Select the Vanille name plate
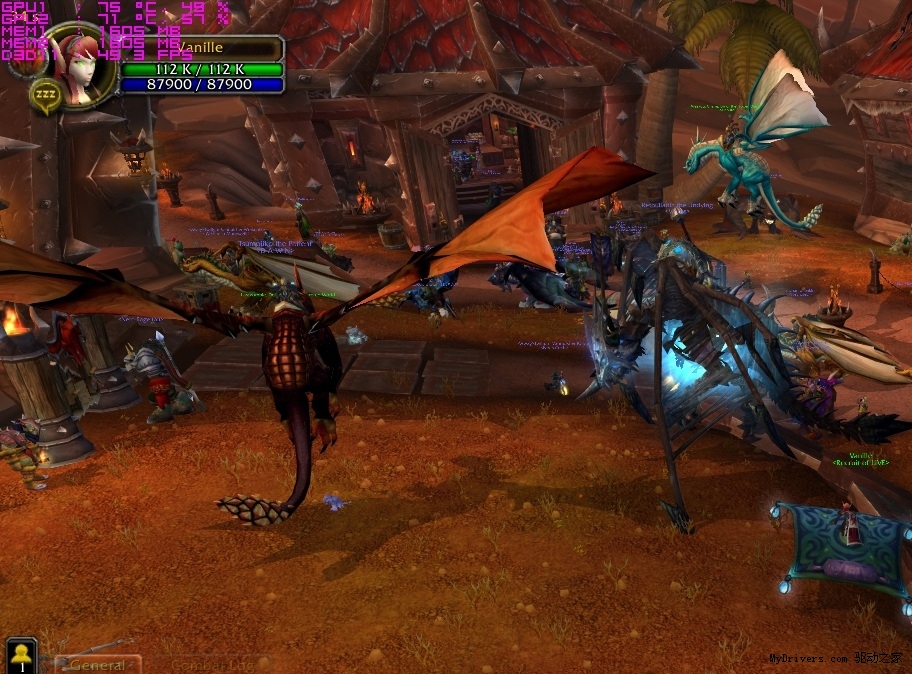The image size is (912, 674). (200, 48)
